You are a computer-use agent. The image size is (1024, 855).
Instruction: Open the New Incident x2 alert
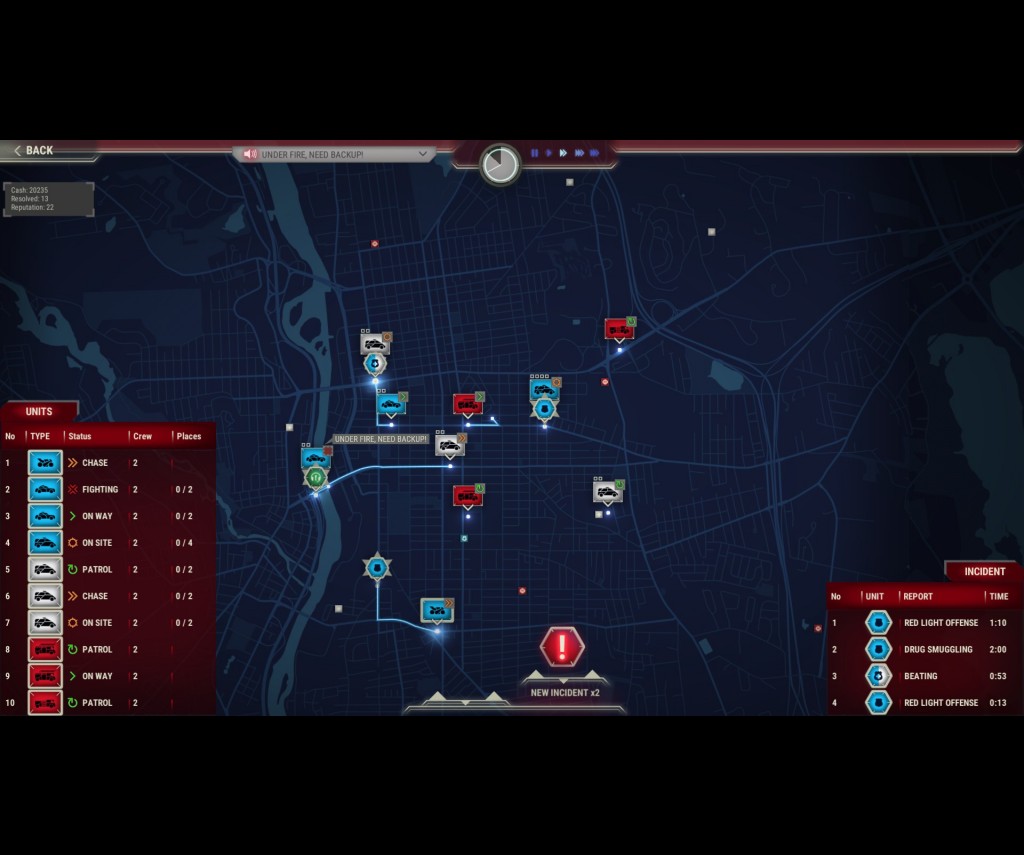coord(562,648)
